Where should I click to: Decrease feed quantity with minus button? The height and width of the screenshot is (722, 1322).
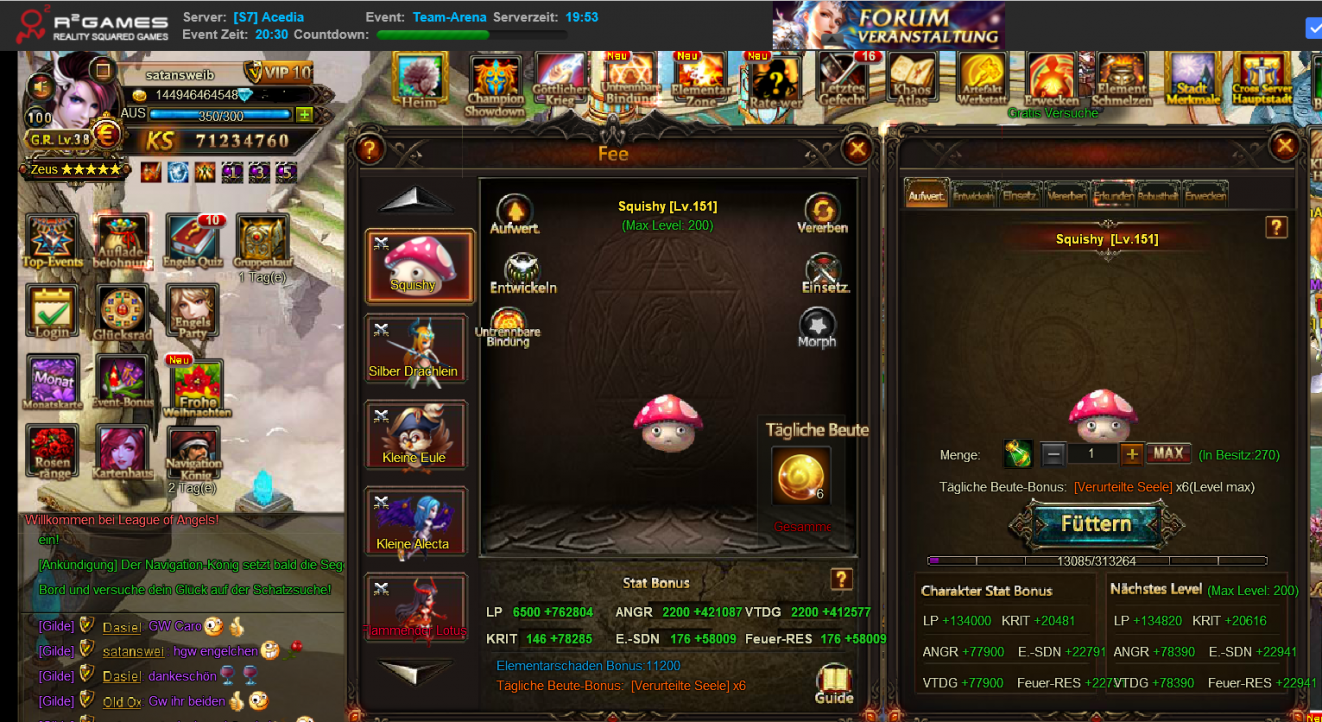1053,454
